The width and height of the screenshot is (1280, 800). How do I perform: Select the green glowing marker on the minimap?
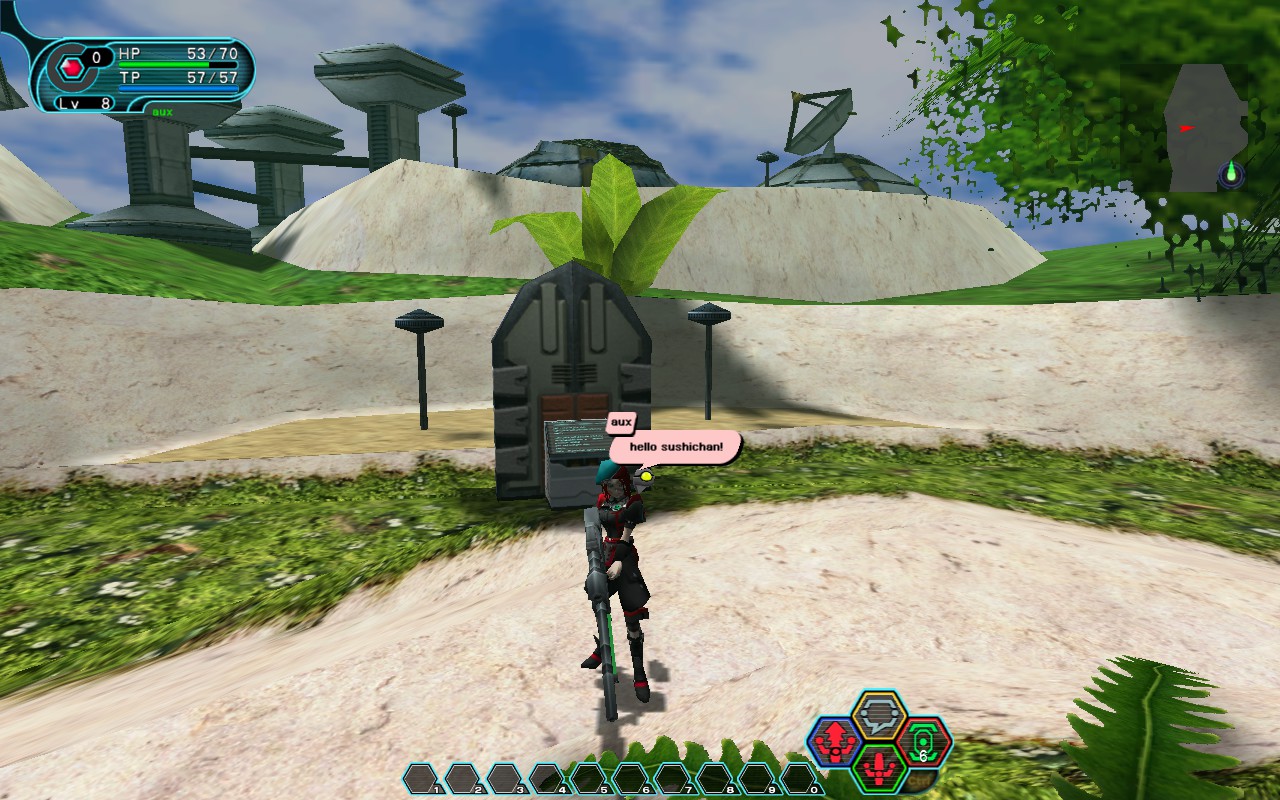(1232, 176)
